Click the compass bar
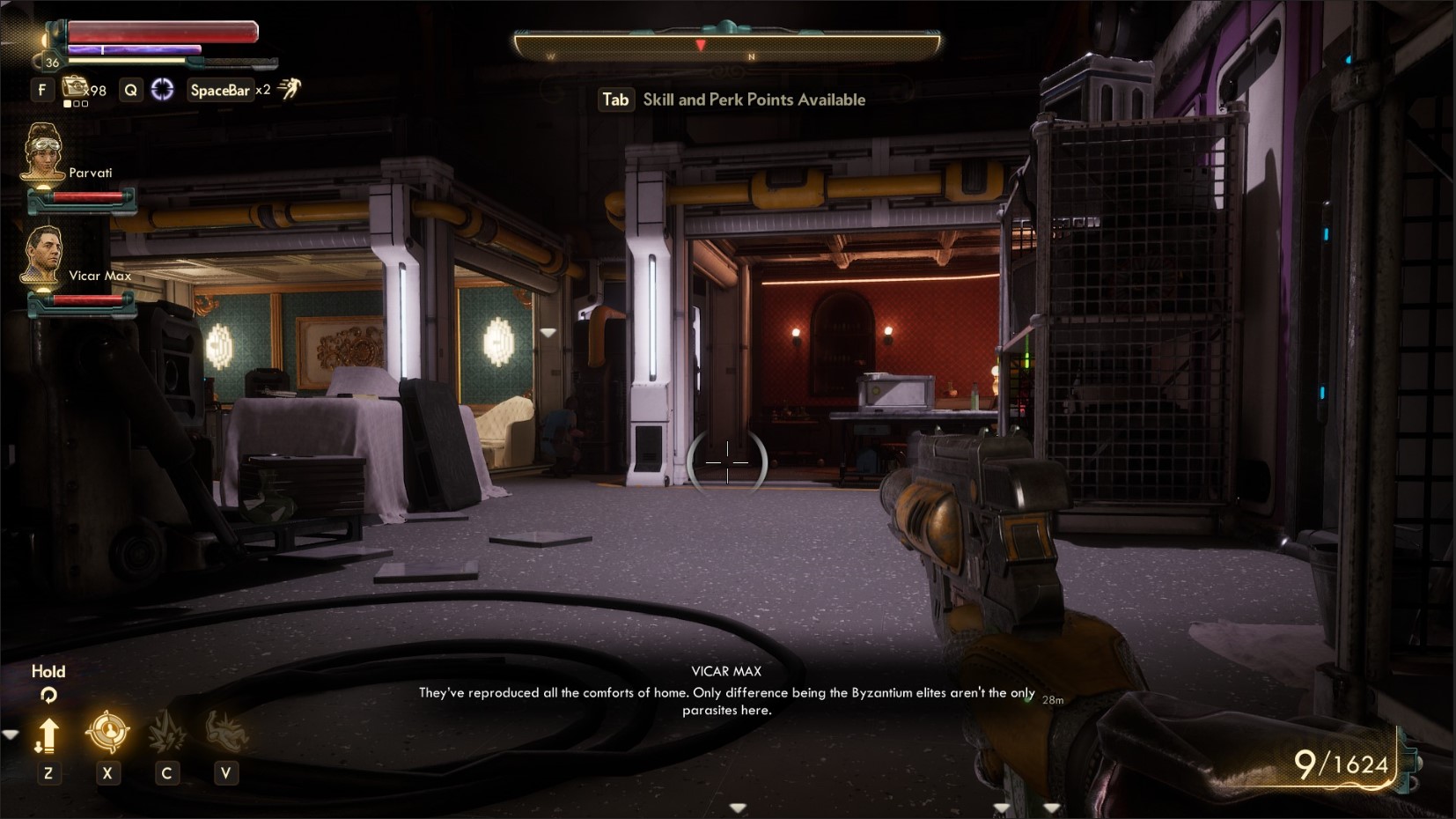Screen dimensions: 1456x819 (x=727, y=45)
